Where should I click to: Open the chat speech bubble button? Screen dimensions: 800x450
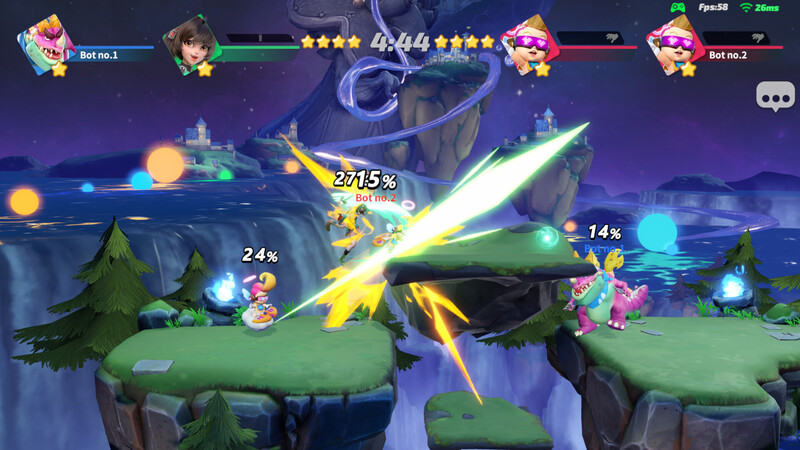tap(775, 96)
